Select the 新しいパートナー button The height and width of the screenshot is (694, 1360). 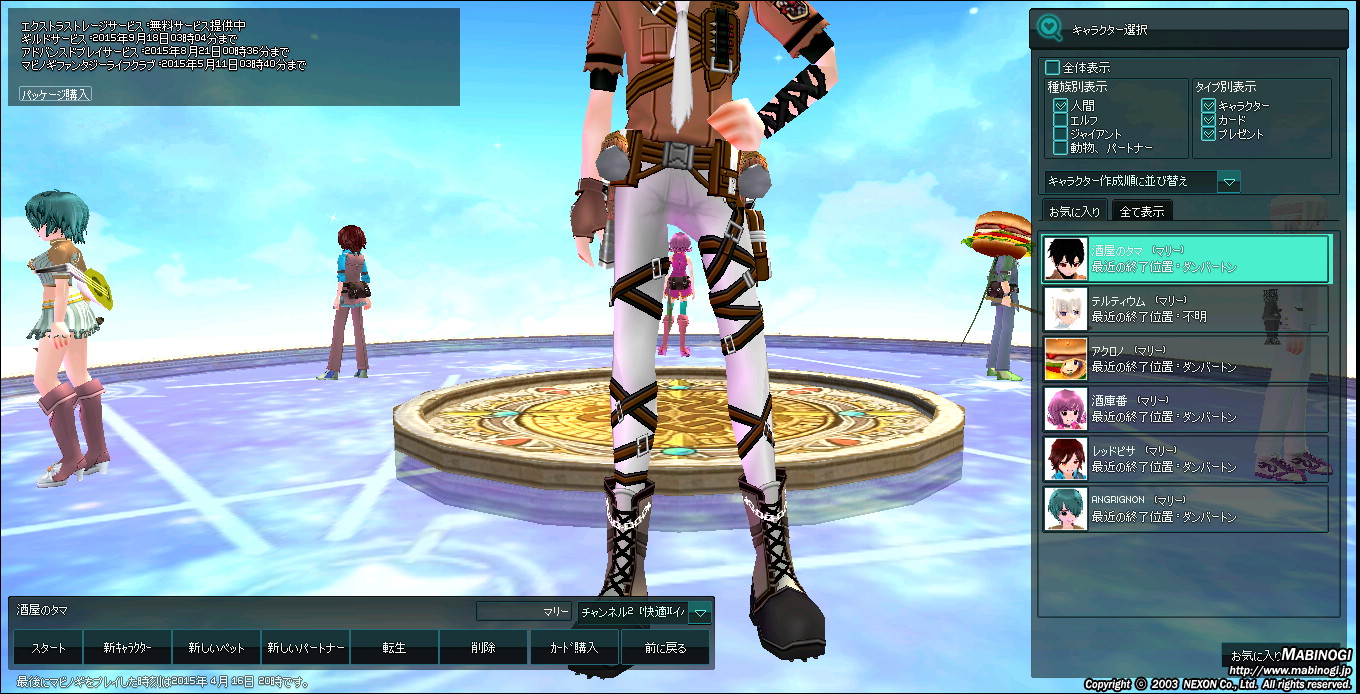pos(306,648)
